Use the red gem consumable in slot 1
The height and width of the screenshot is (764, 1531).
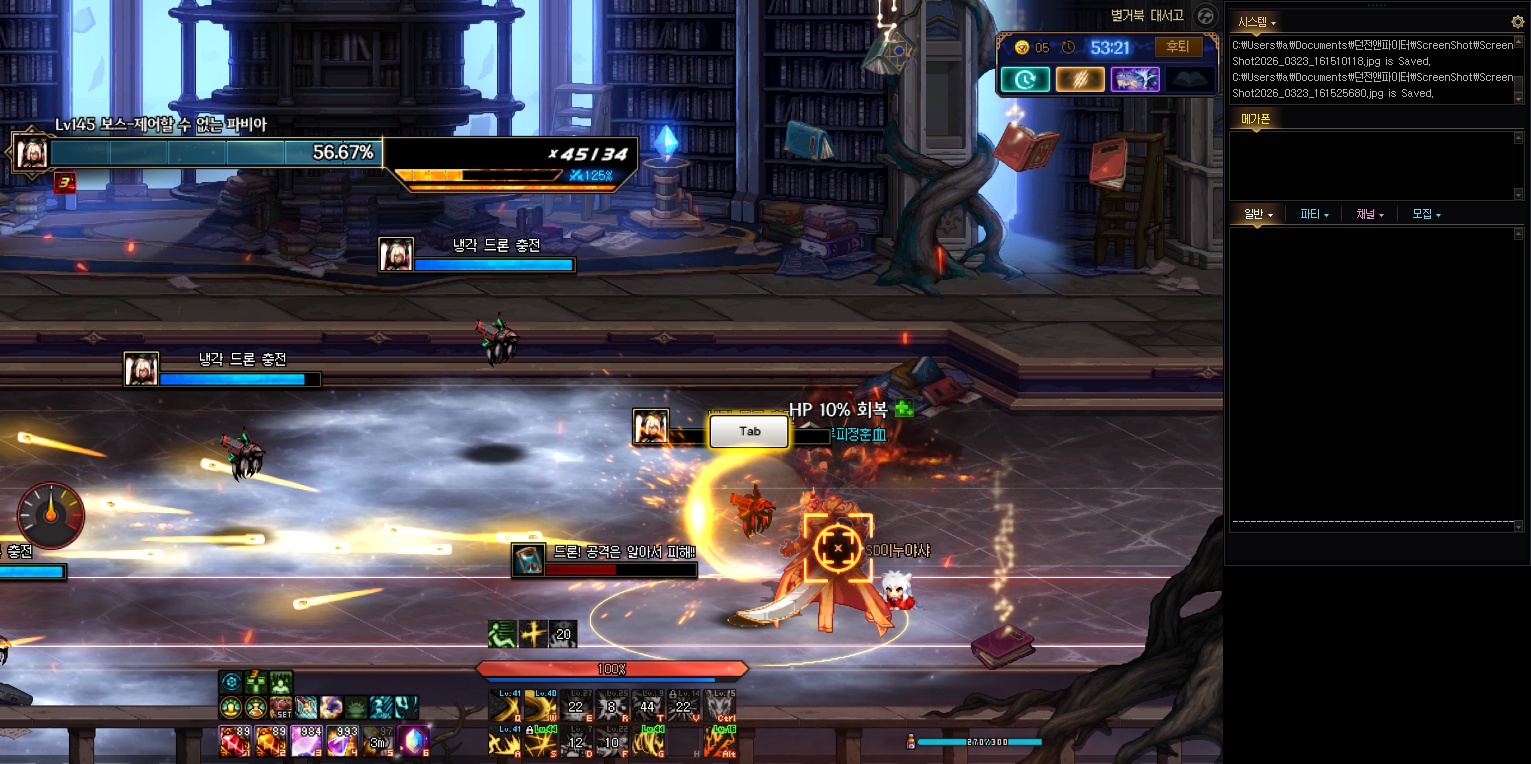234,741
